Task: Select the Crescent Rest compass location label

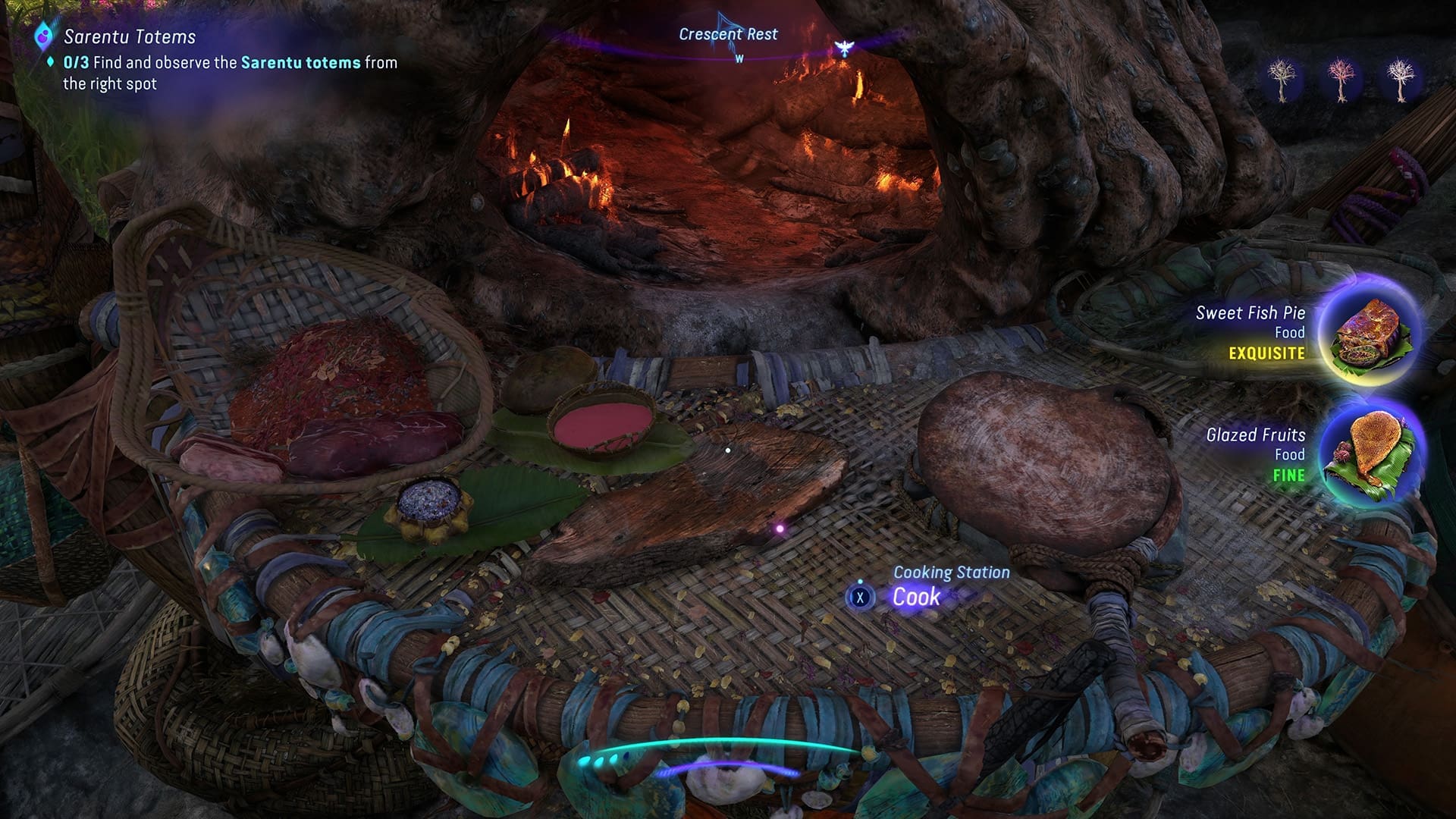Action: pos(728,34)
